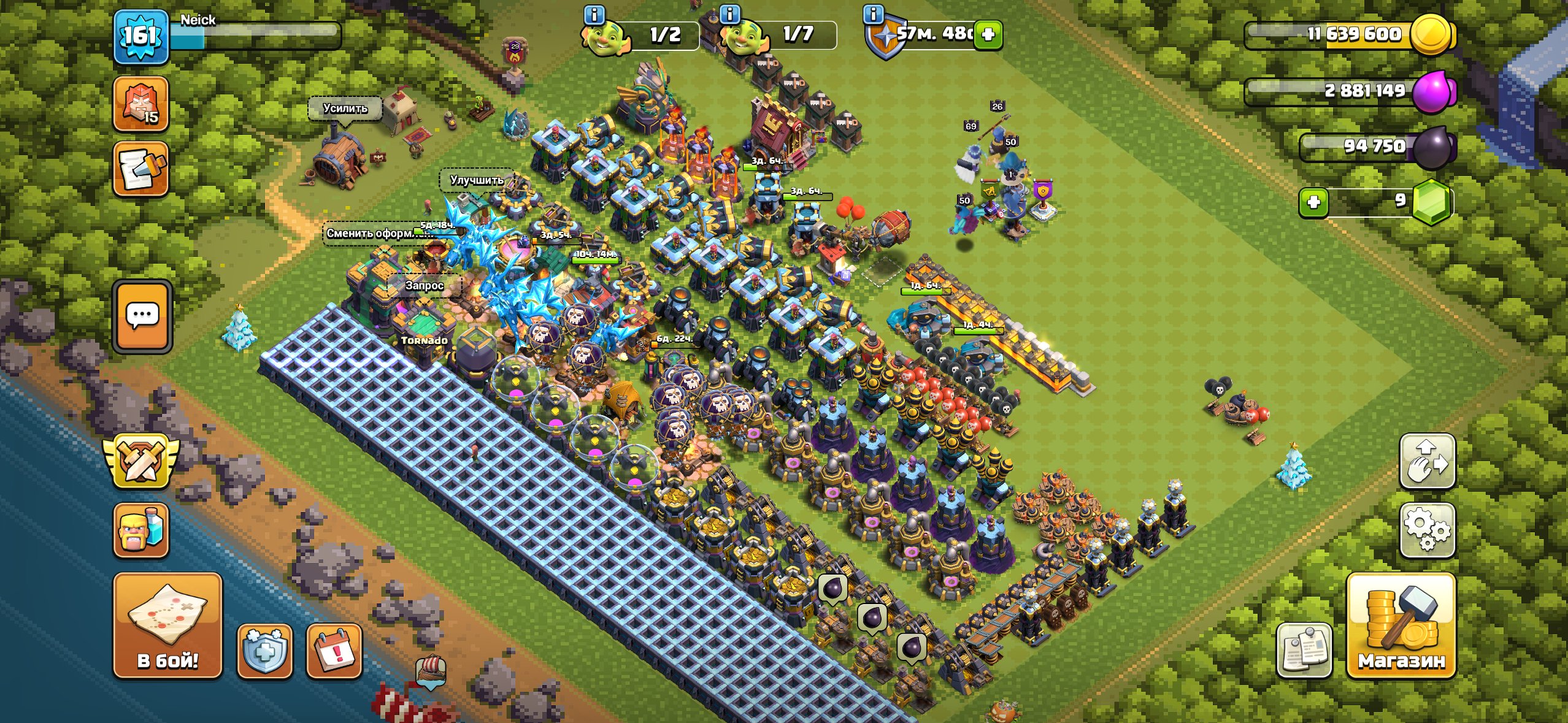Open the crossed swords league badge

tap(141, 461)
